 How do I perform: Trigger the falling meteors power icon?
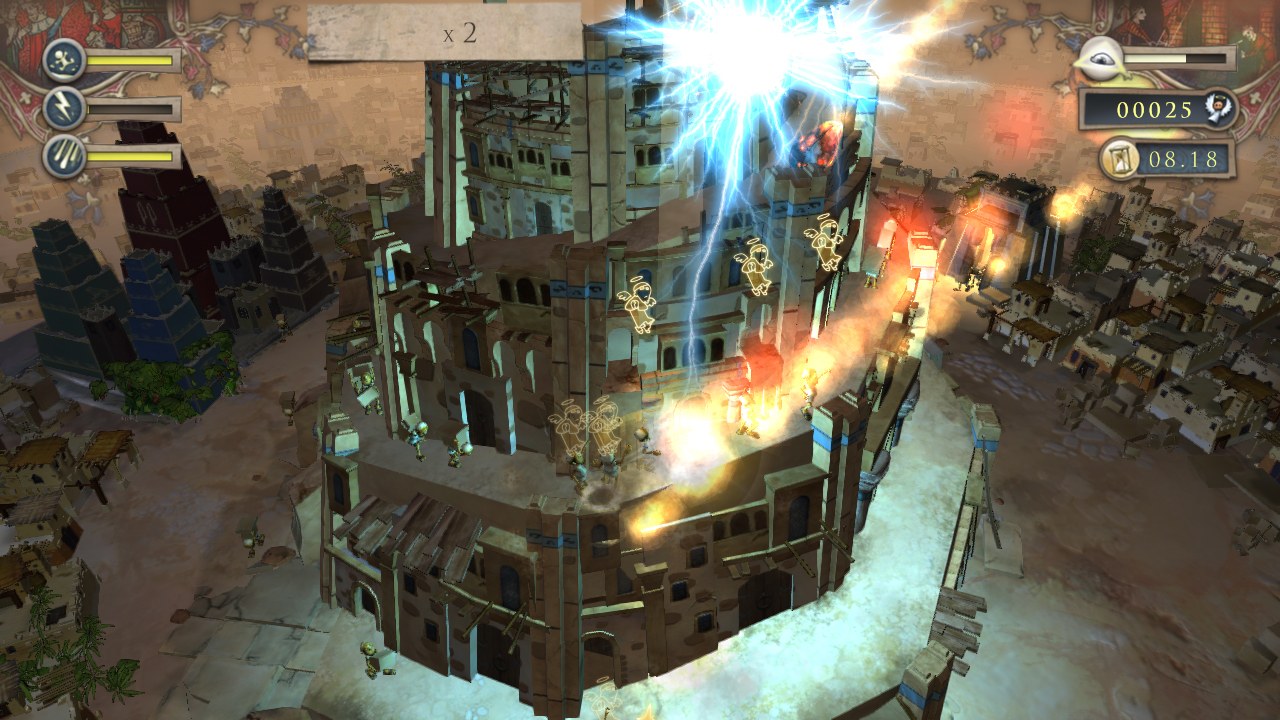coord(64,156)
